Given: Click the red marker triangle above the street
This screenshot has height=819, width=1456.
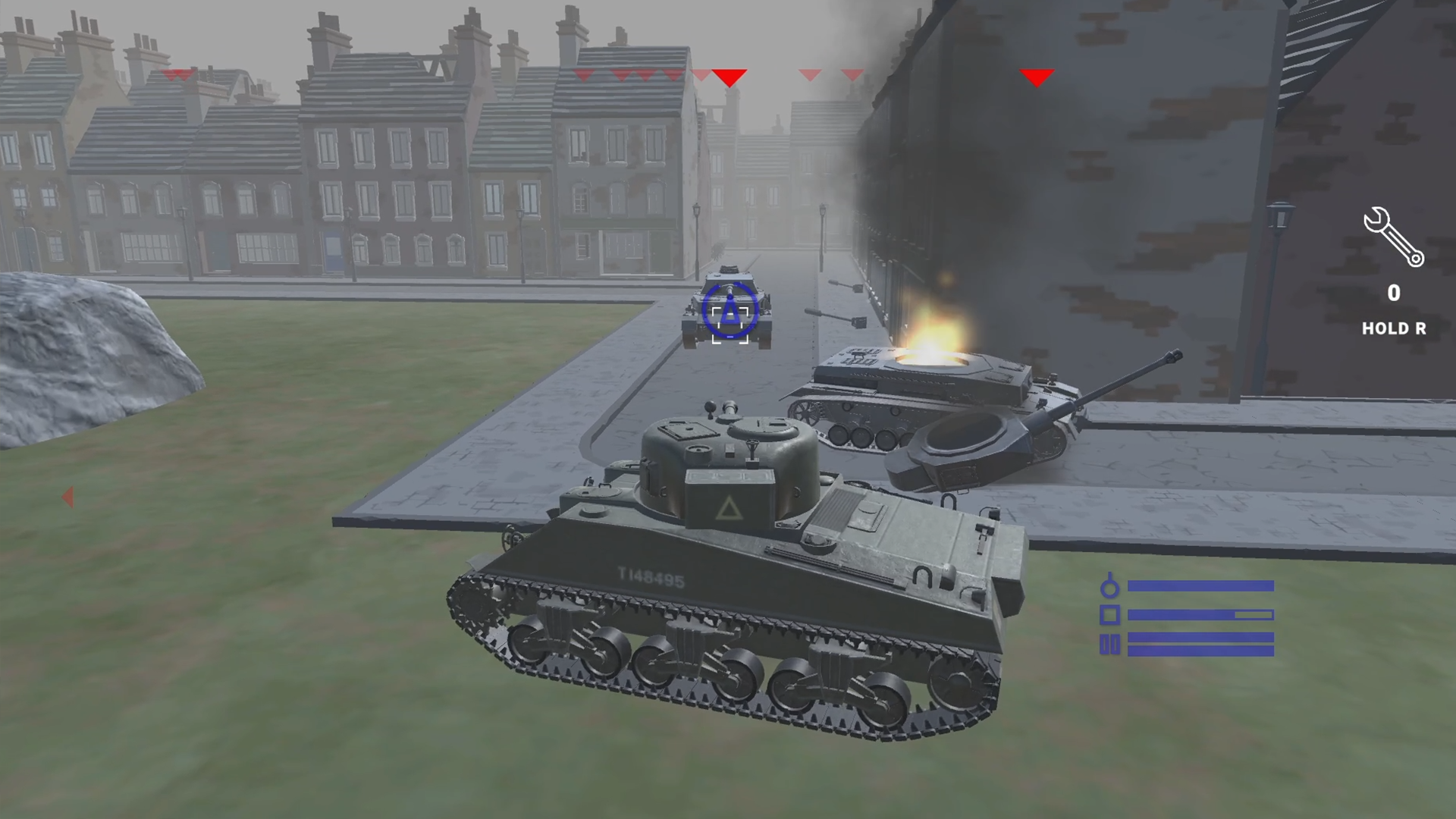Looking at the screenshot, I should [x=730, y=77].
